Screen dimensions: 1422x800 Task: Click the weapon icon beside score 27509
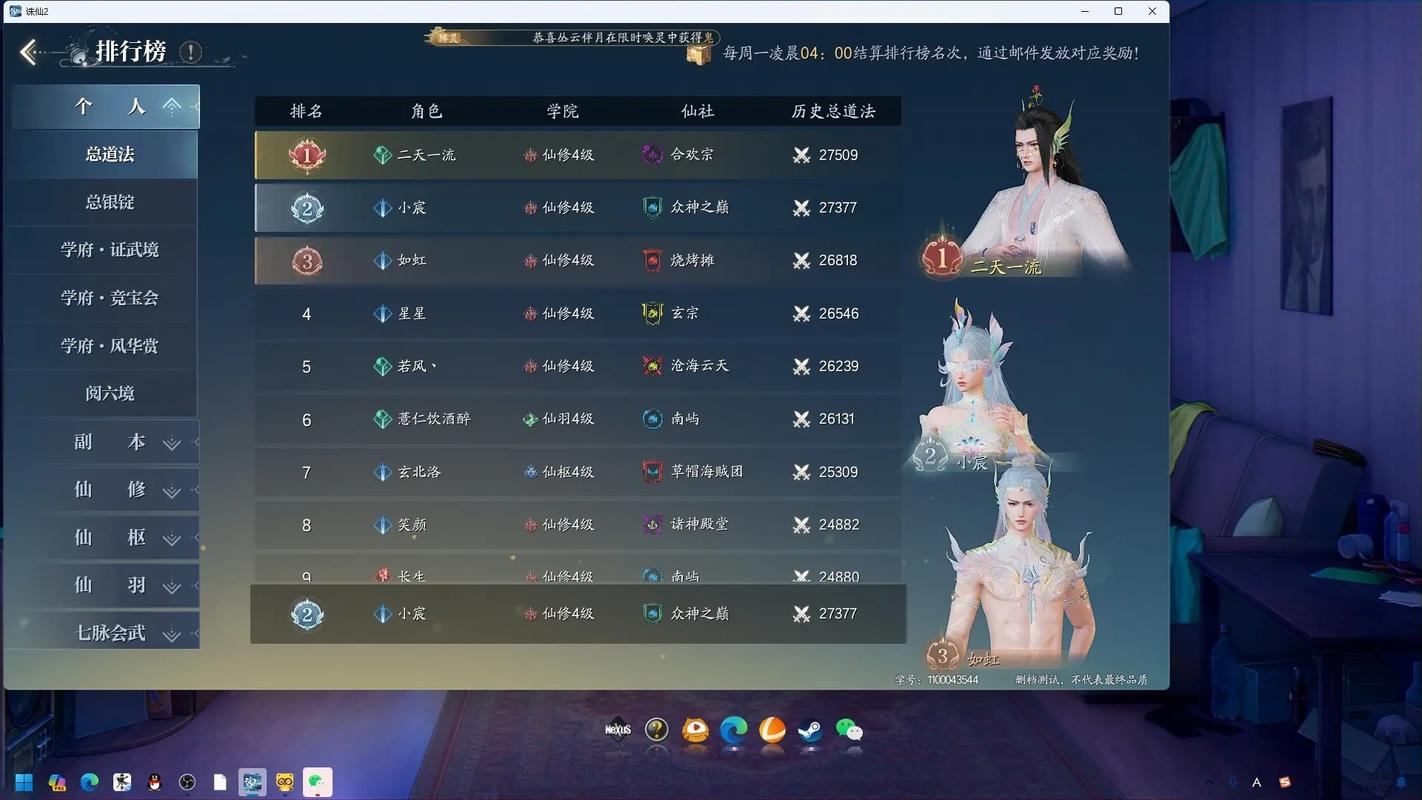(x=800, y=155)
